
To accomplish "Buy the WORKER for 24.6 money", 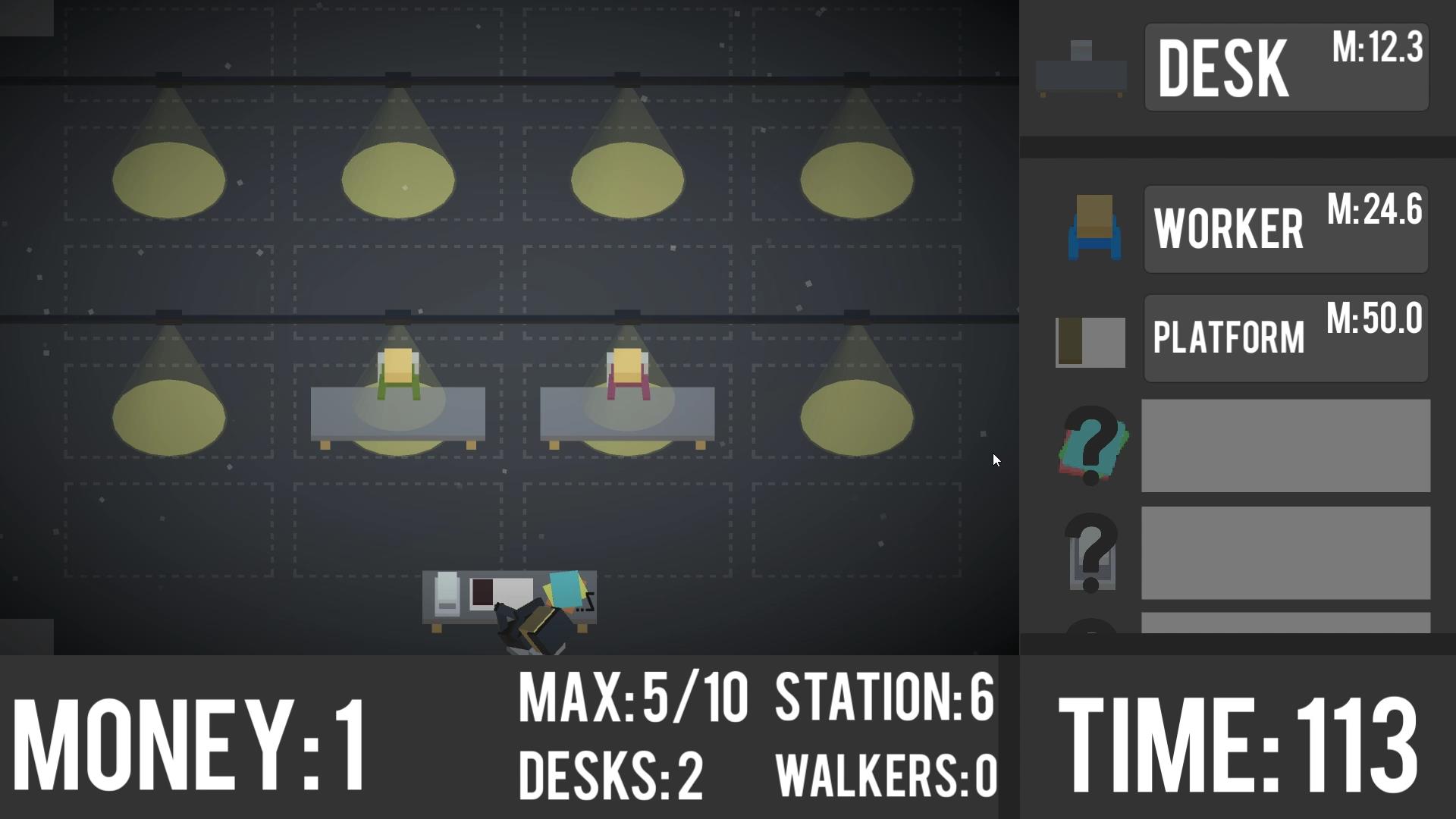I will tap(1285, 228).
